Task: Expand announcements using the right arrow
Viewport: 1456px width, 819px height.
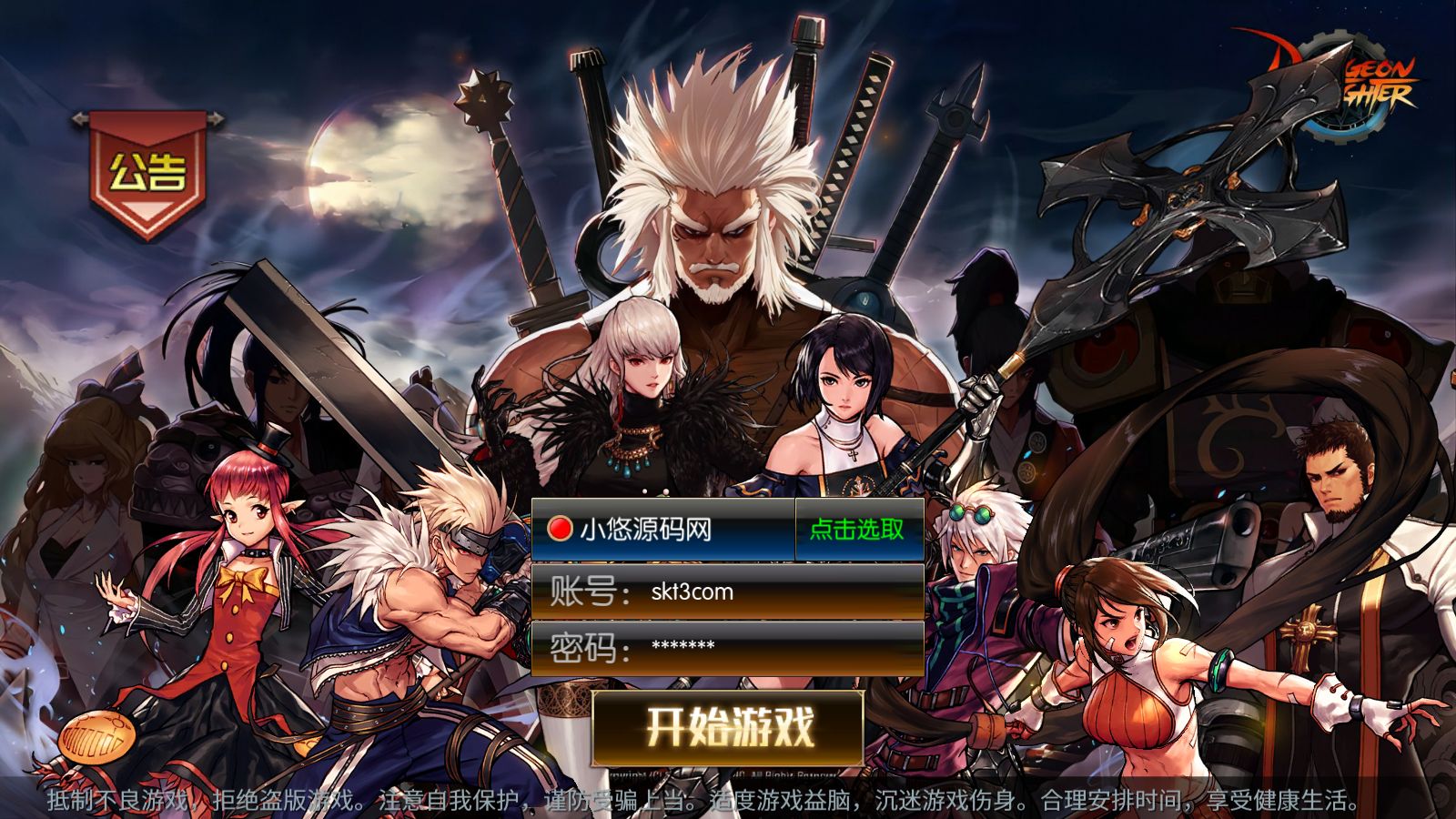Action: click(217, 118)
